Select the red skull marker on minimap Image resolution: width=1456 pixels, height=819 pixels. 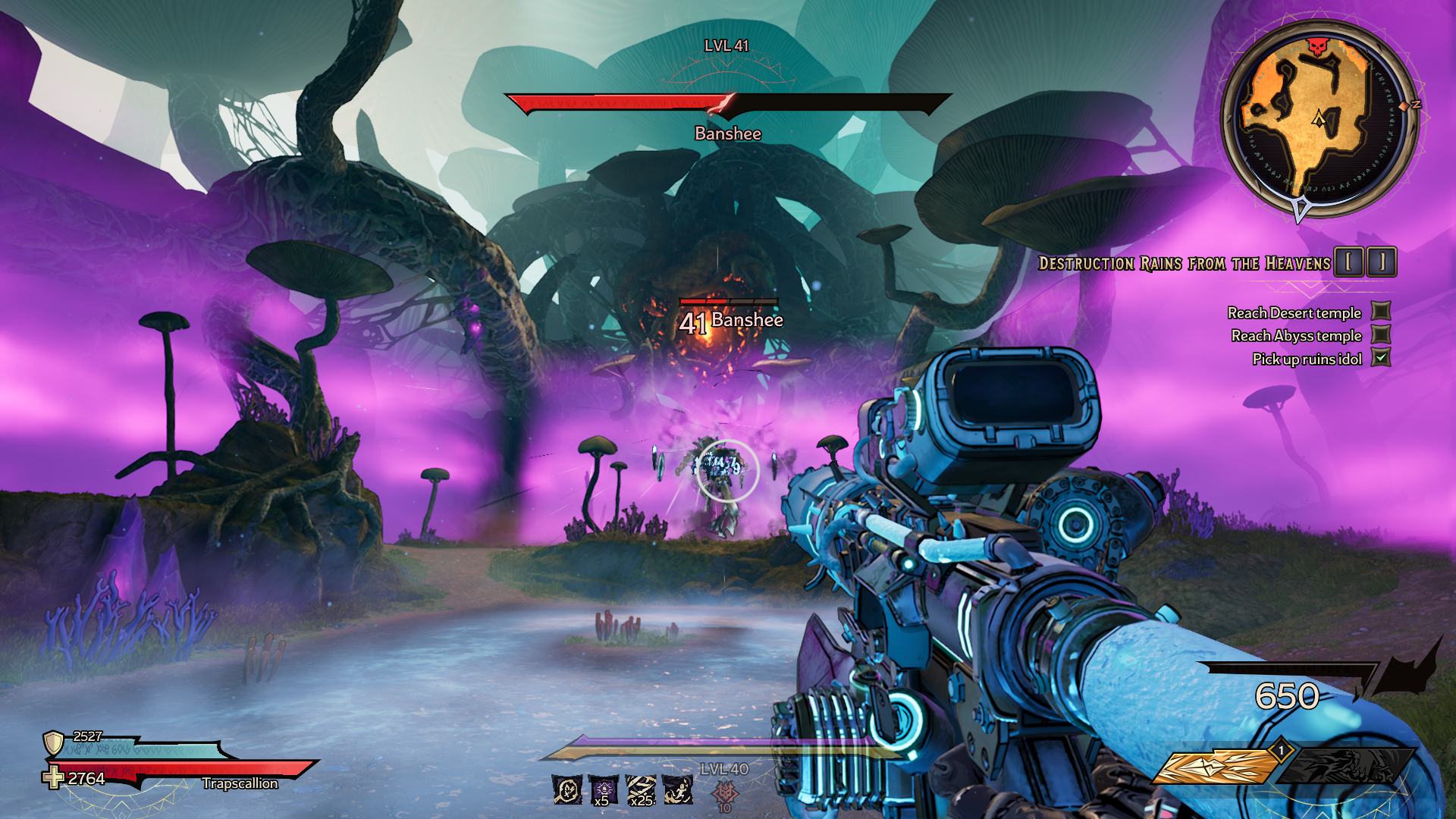coord(1319,47)
